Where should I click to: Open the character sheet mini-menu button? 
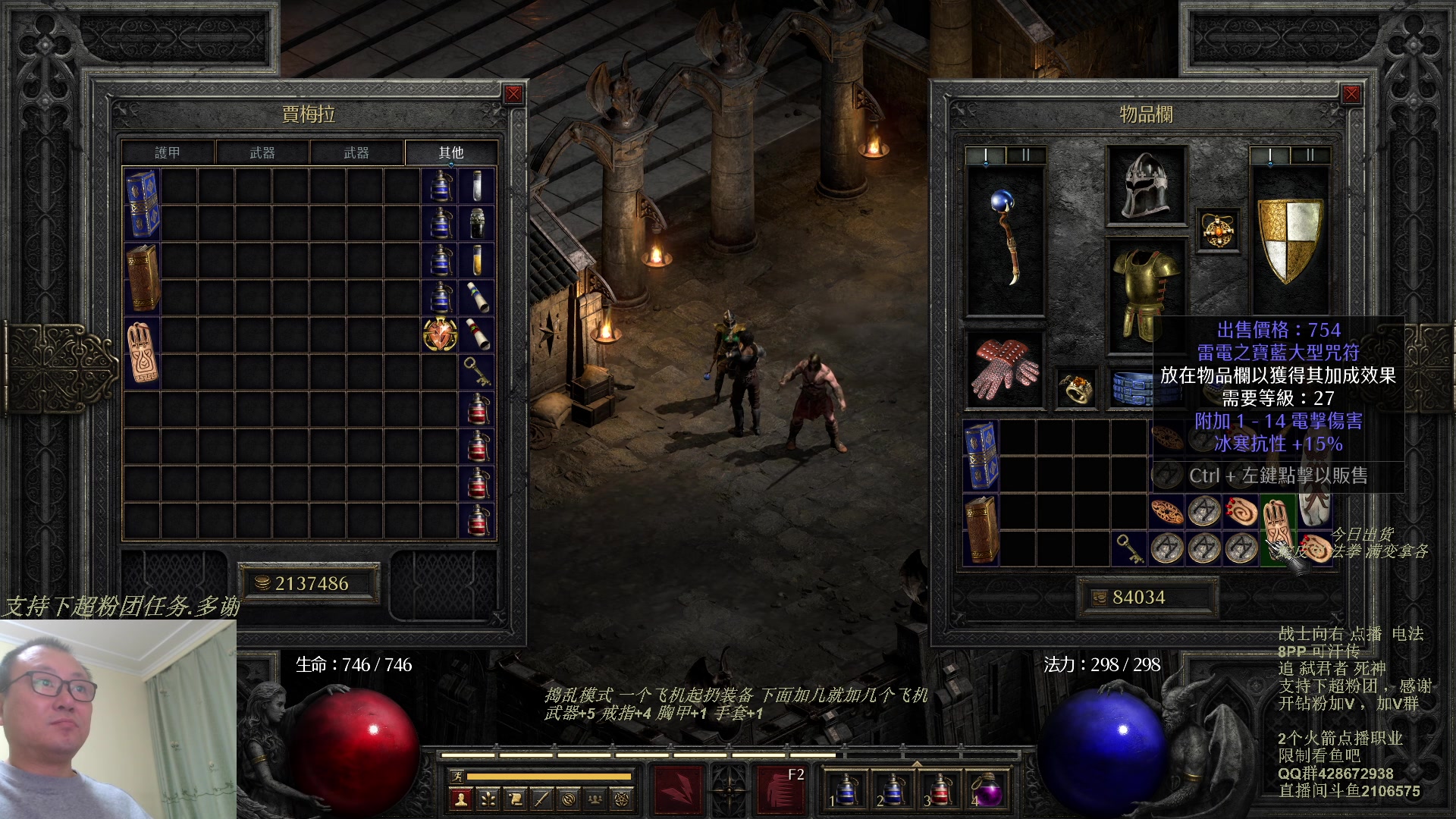[460, 799]
